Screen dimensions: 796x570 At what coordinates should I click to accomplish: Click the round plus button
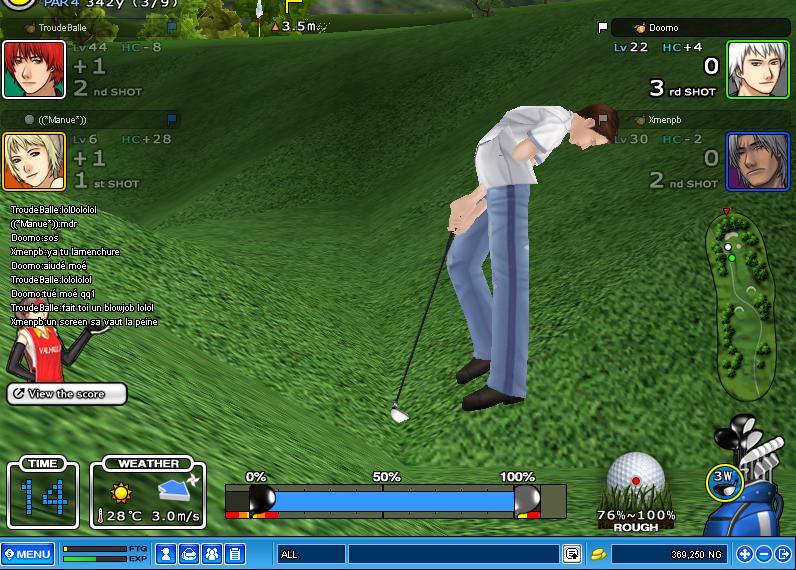pos(743,553)
